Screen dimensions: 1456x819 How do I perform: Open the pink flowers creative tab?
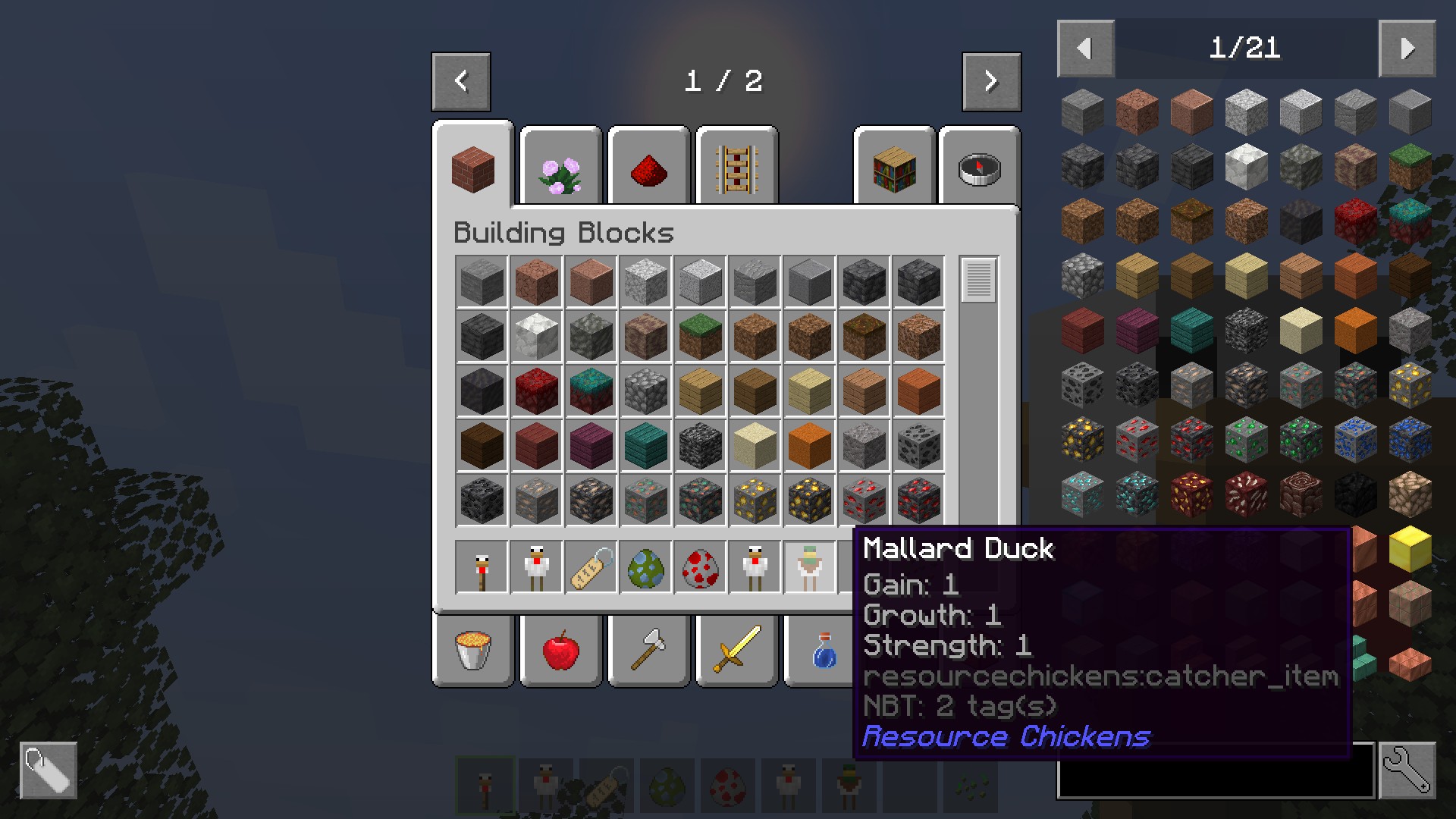561,169
